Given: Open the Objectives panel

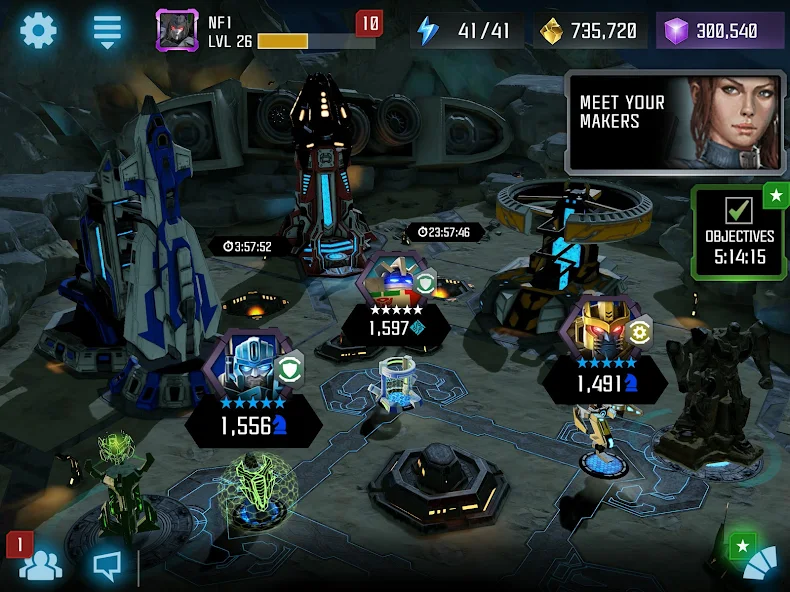Looking at the screenshot, I should coord(739,232).
